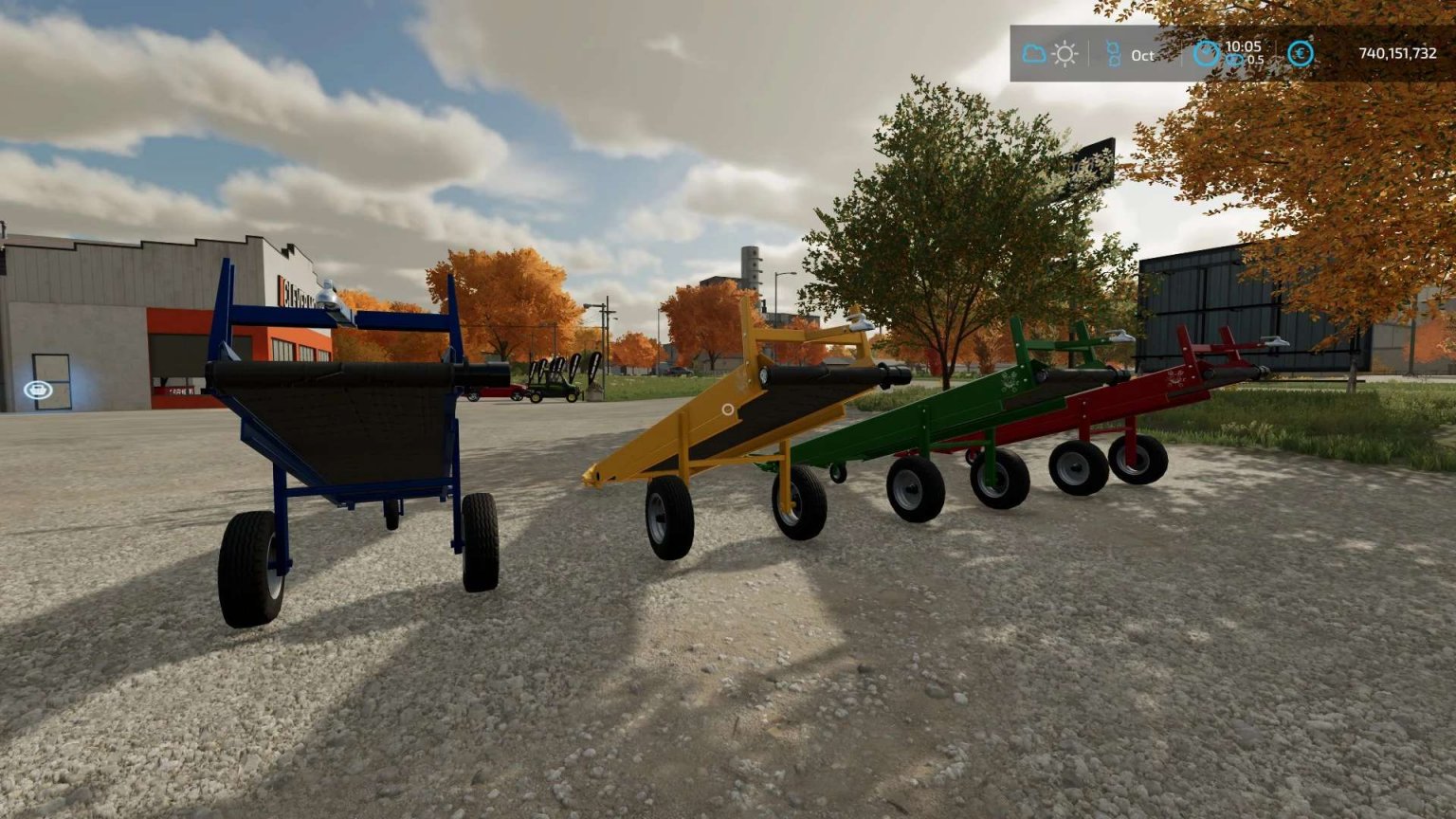
Task: Expand the Oct month display
Action: click(1143, 57)
